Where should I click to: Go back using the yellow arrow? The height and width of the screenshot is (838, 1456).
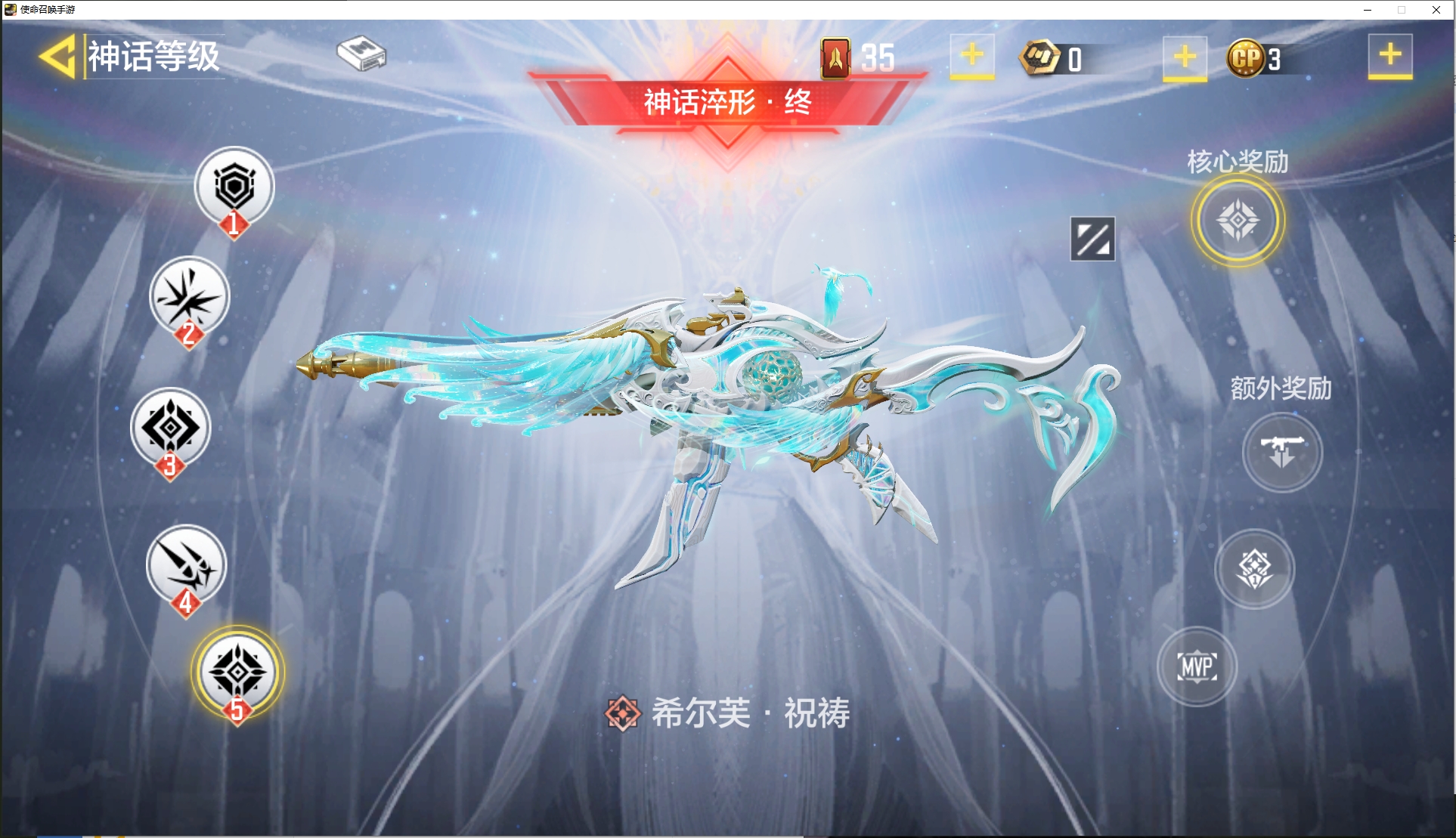coord(57,57)
